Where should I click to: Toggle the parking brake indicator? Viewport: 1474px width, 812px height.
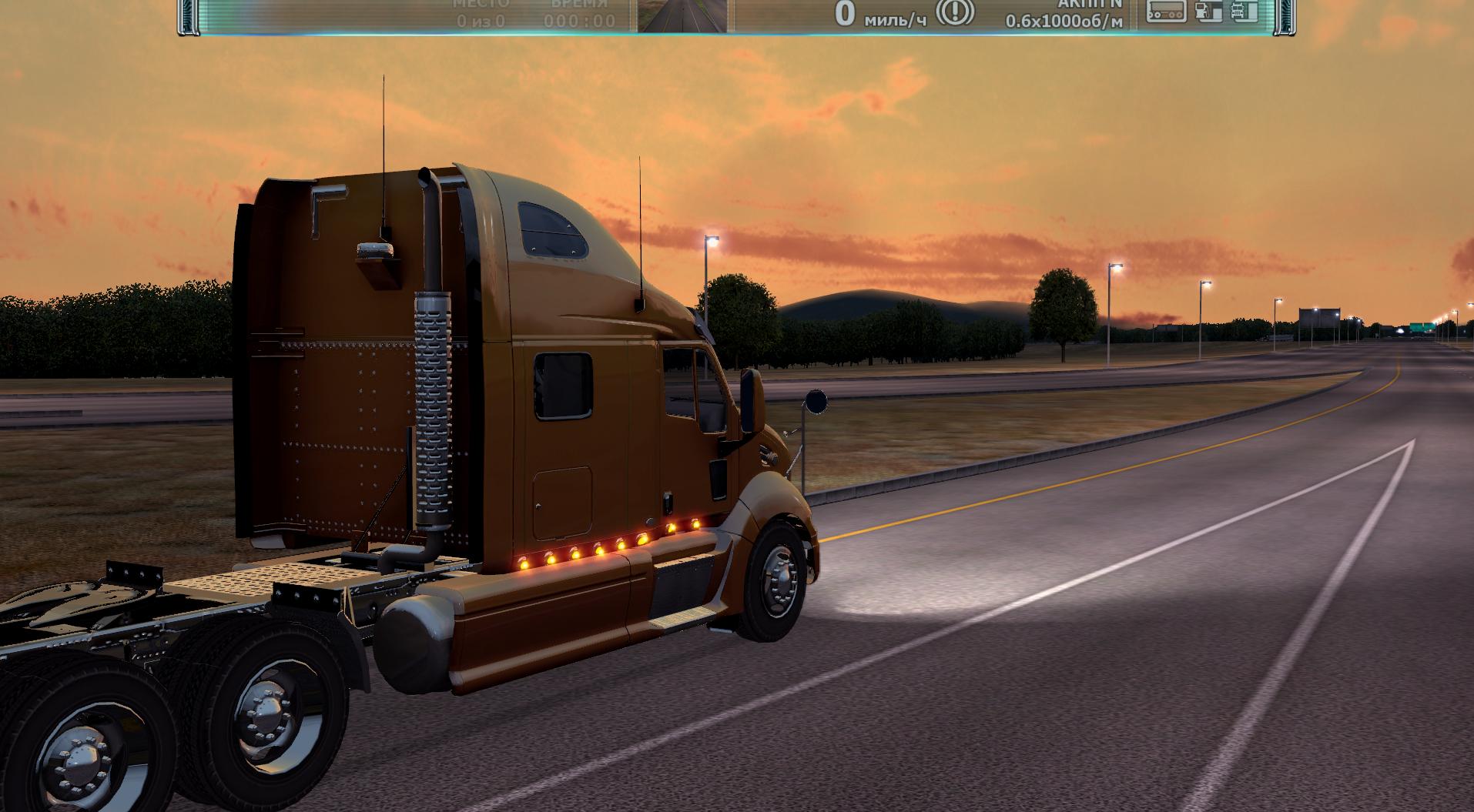point(955,12)
